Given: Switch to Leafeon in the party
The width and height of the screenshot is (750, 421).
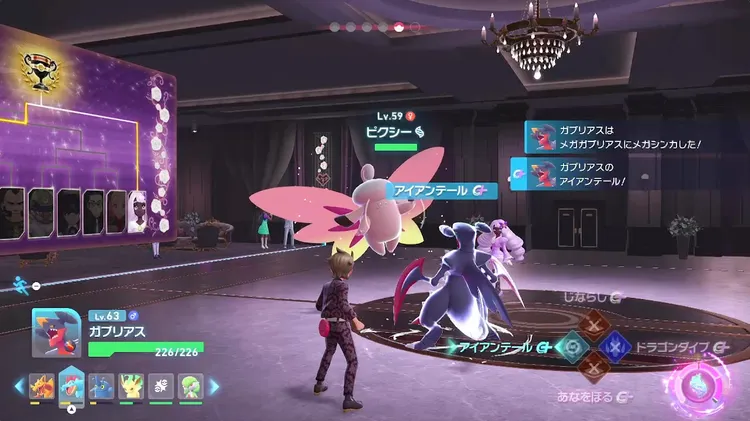Looking at the screenshot, I should (130, 386).
